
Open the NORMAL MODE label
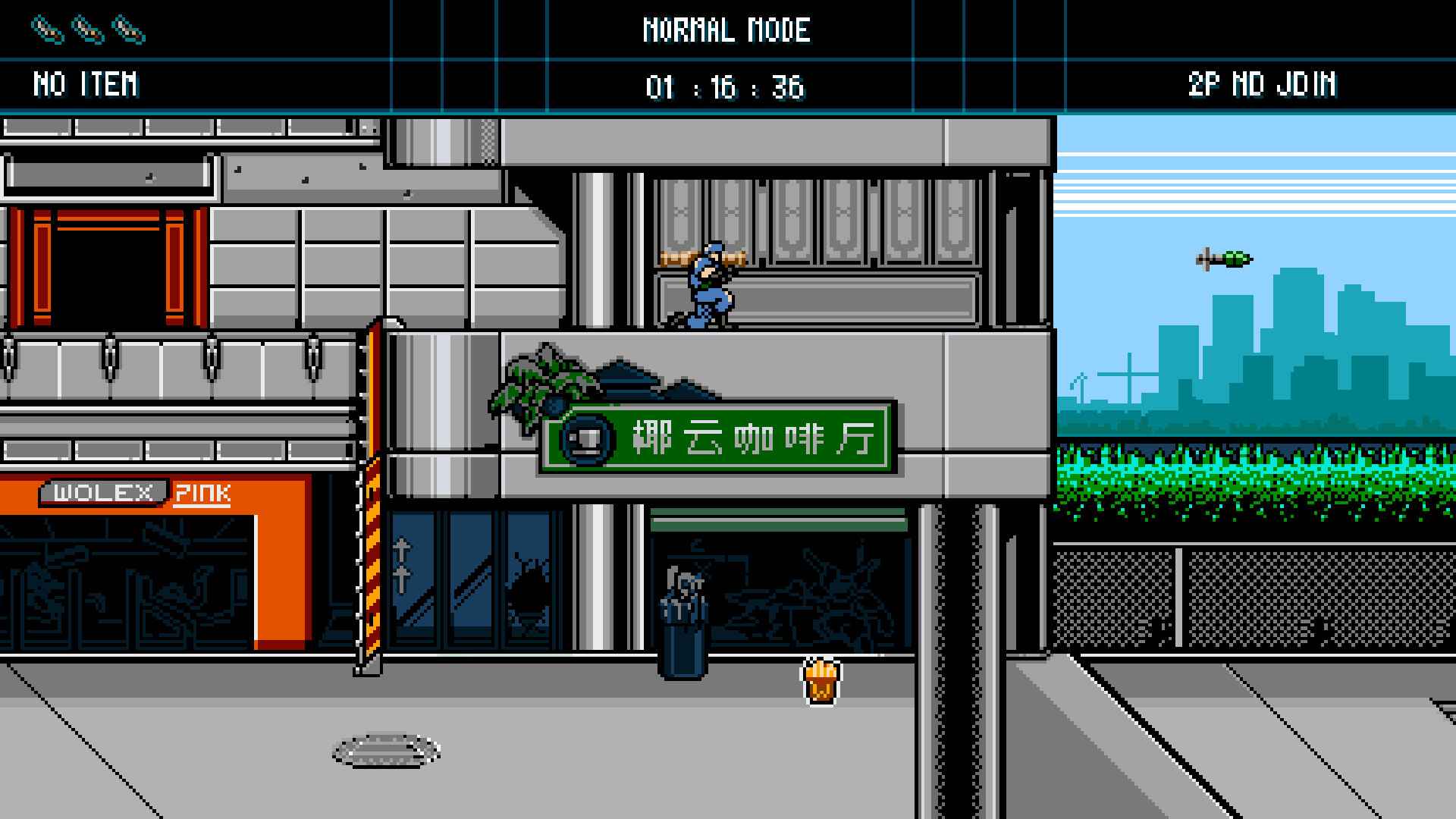727,30
